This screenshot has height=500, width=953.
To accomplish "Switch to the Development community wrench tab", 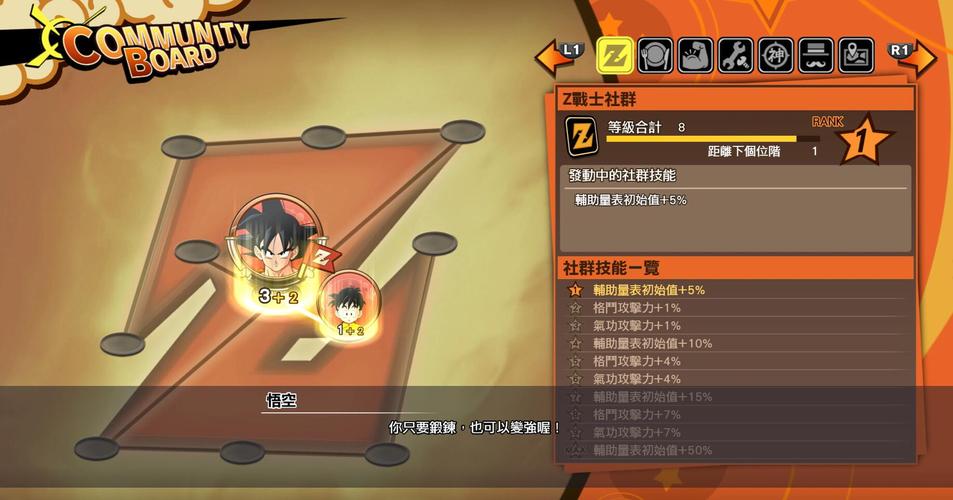I will (736, 55).
